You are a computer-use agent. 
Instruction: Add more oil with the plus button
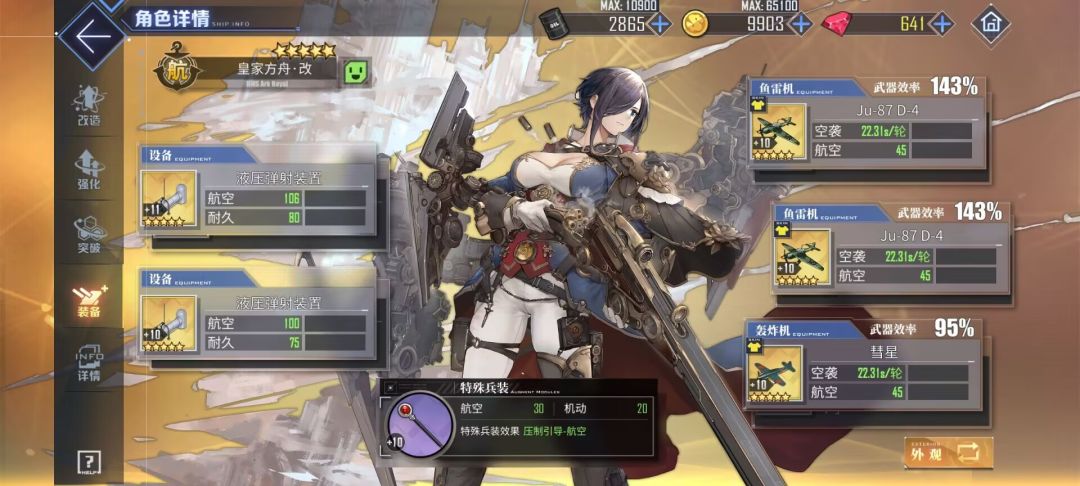[x=660, y=23]
